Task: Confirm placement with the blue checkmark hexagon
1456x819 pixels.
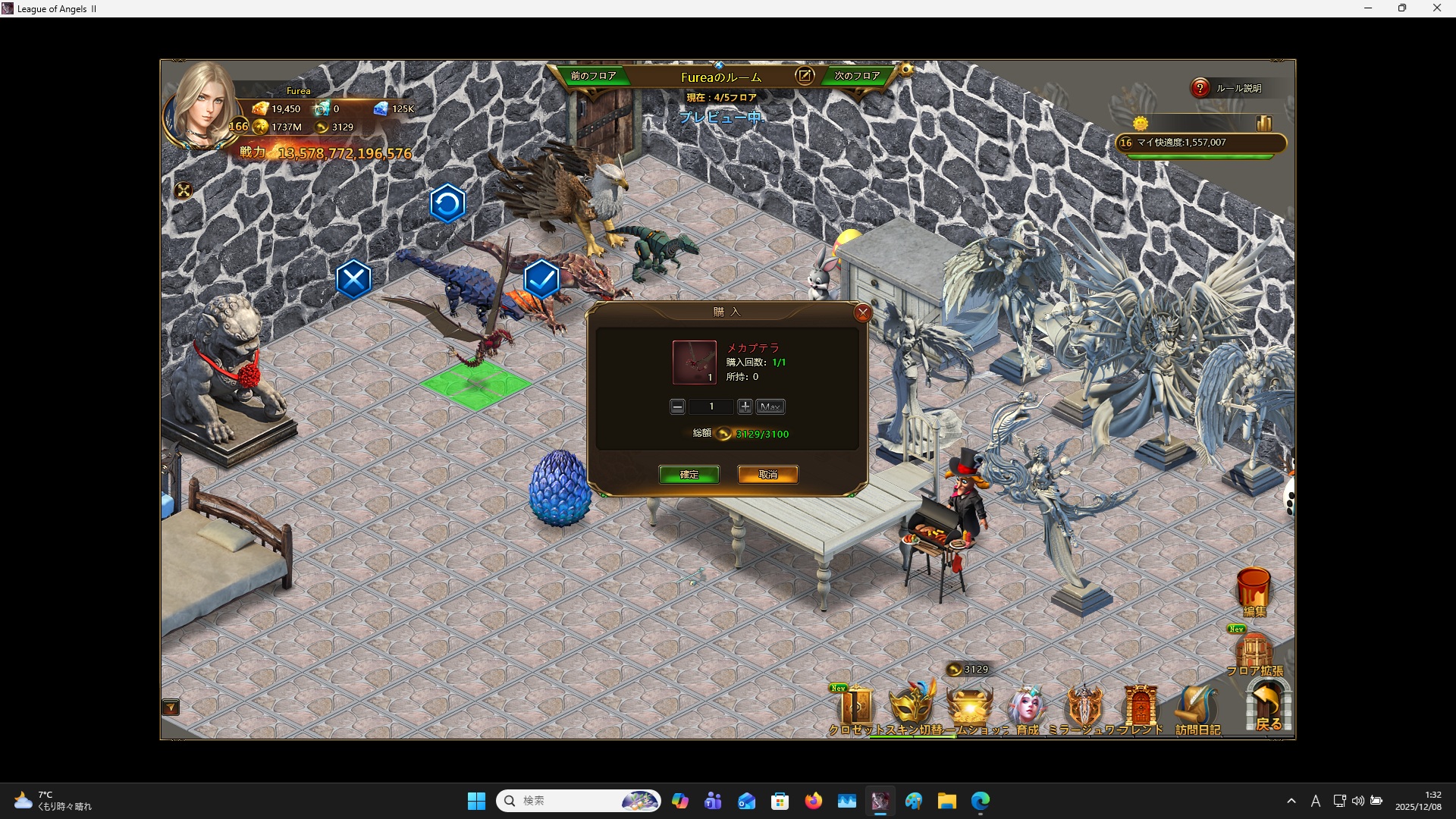Action: click(541, 280)
